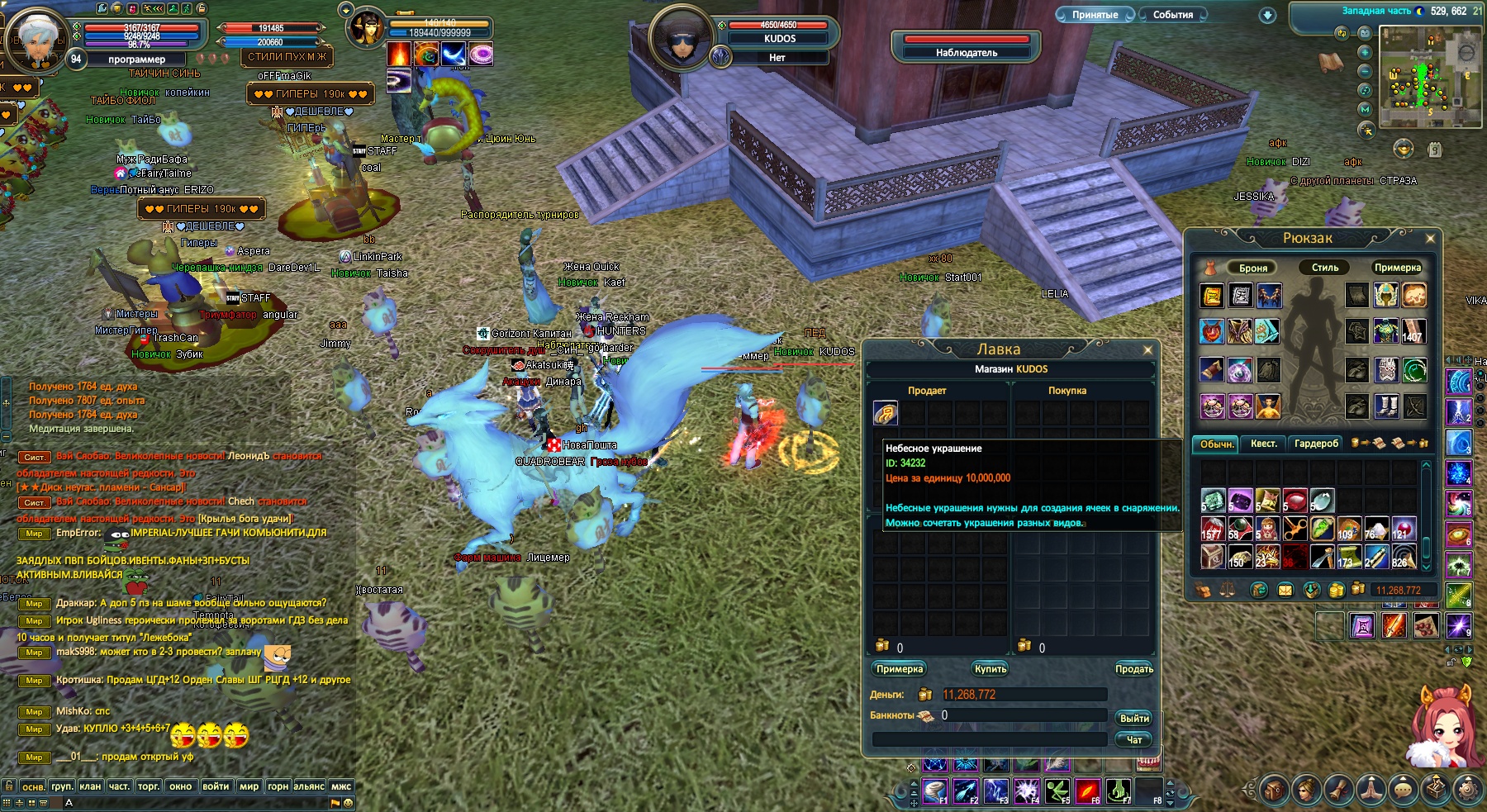Click the shop's Примерка try-on button

tap(899, 669)
